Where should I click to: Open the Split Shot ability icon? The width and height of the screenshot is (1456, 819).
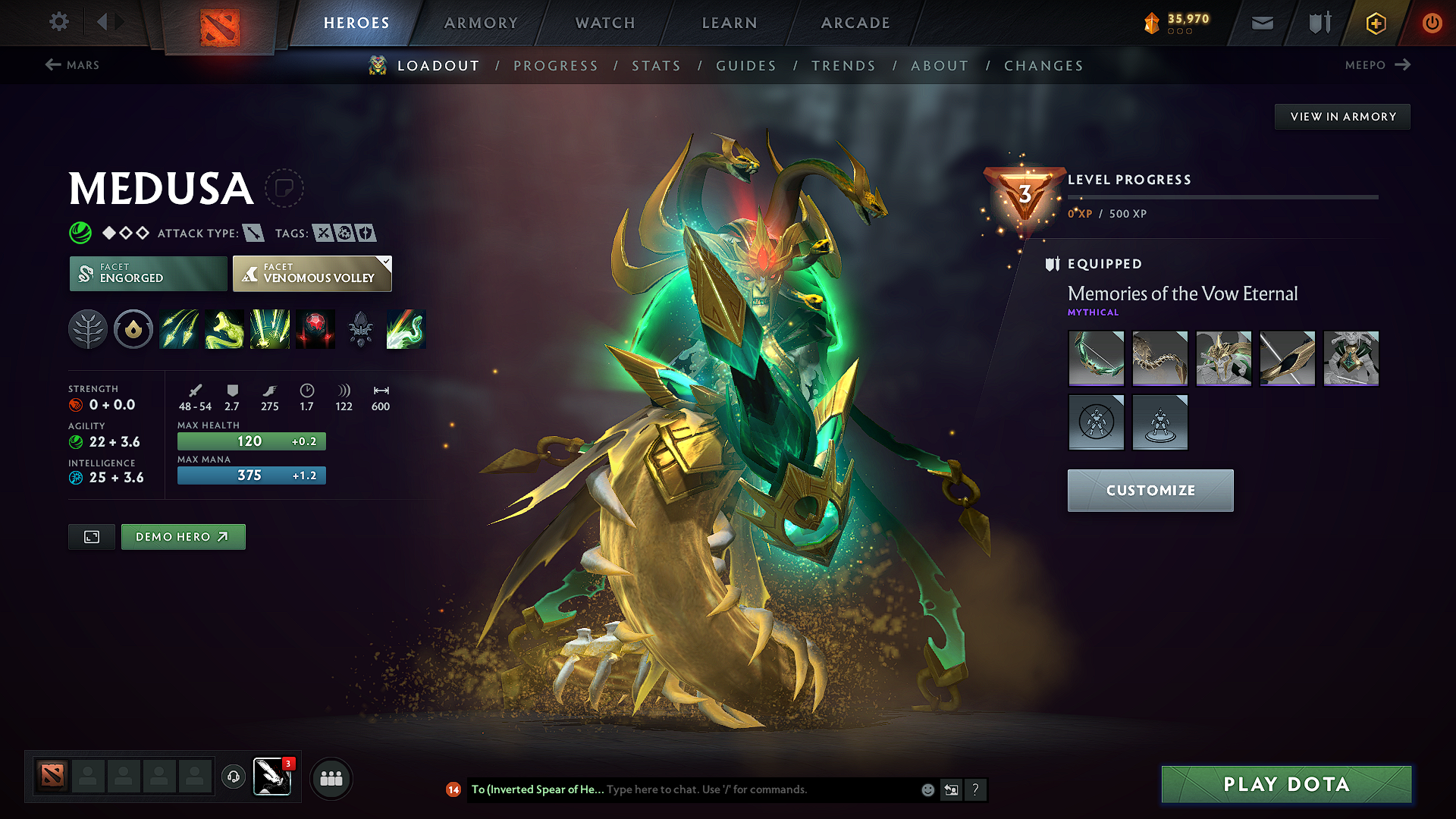tap(179, 329)
